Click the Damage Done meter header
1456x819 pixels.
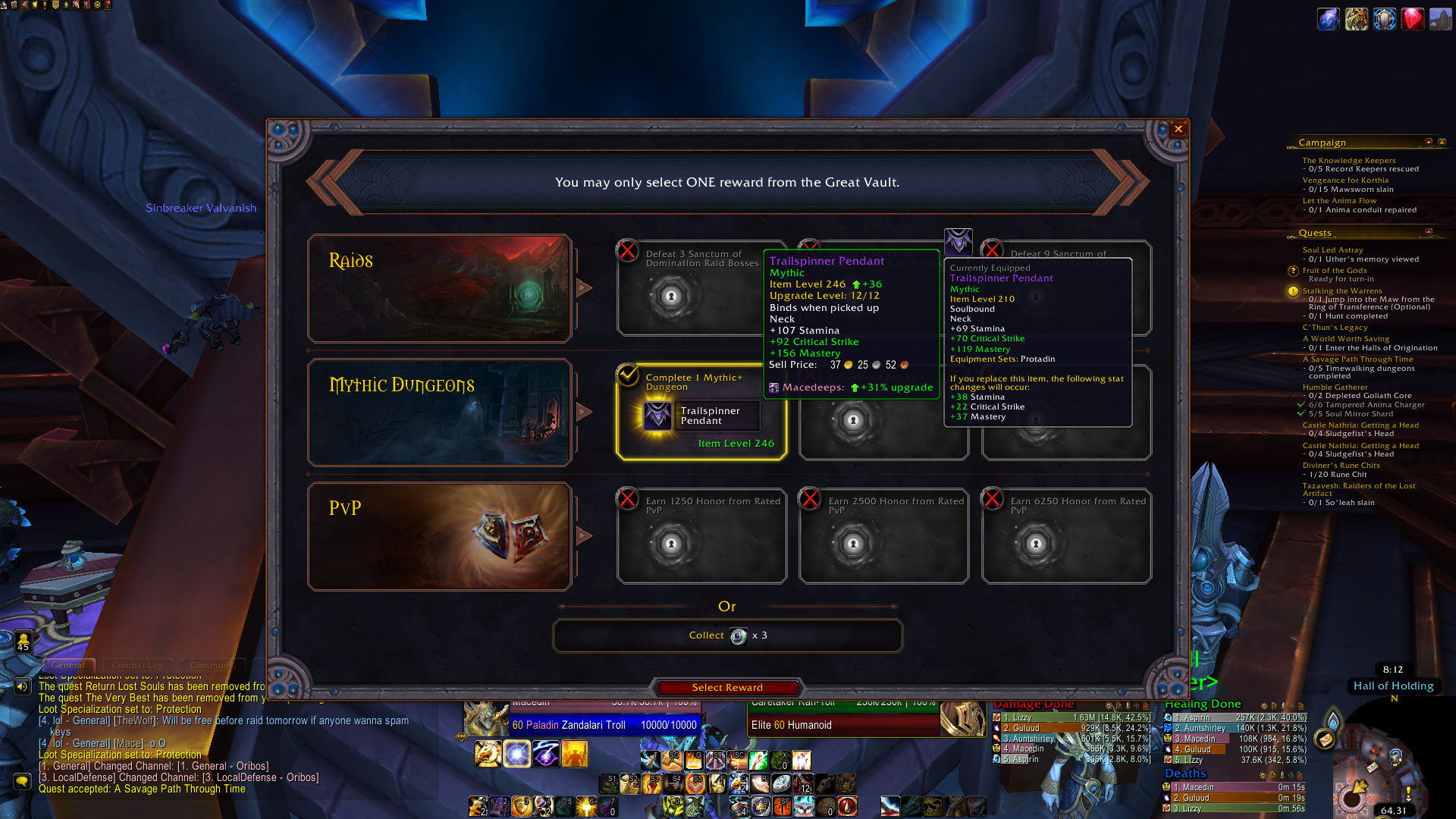(1033, 704)
